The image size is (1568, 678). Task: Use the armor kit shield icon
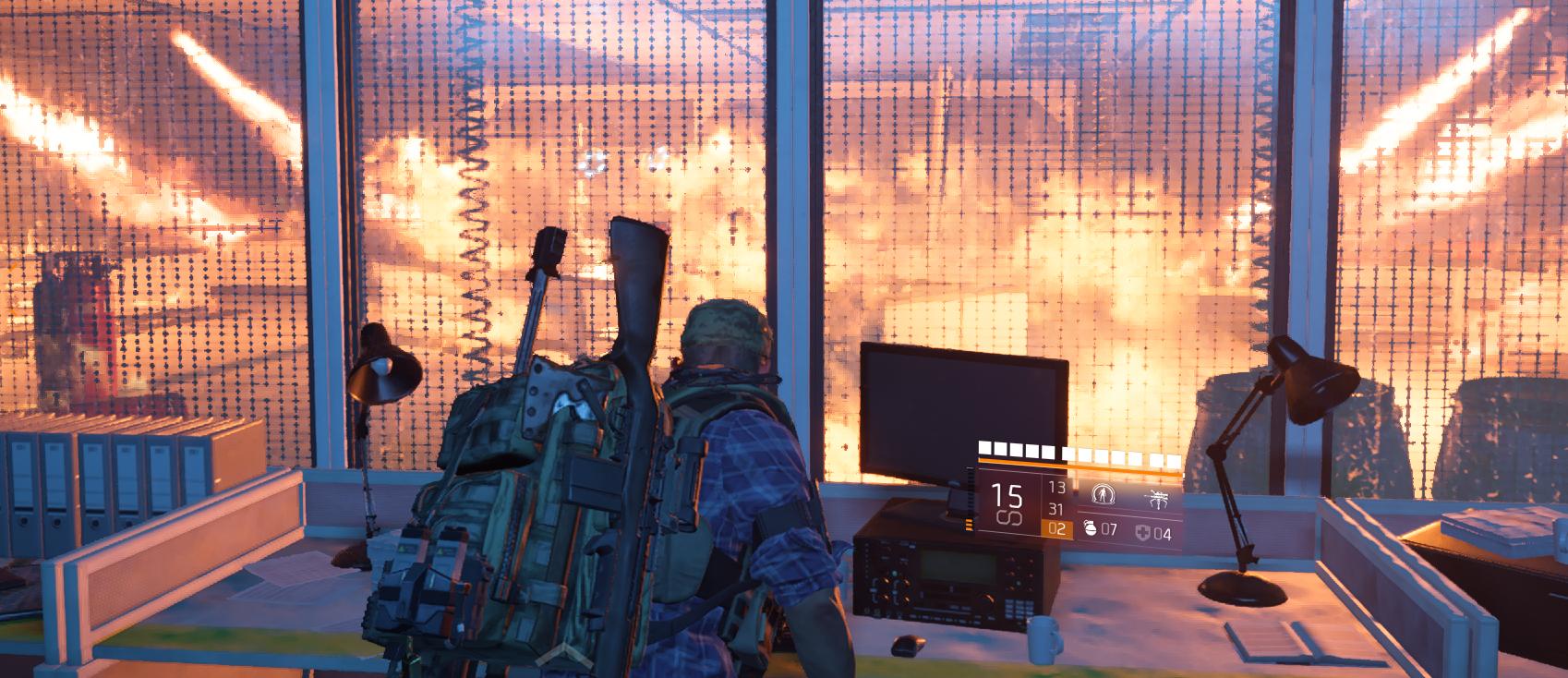coord(1142,532)
